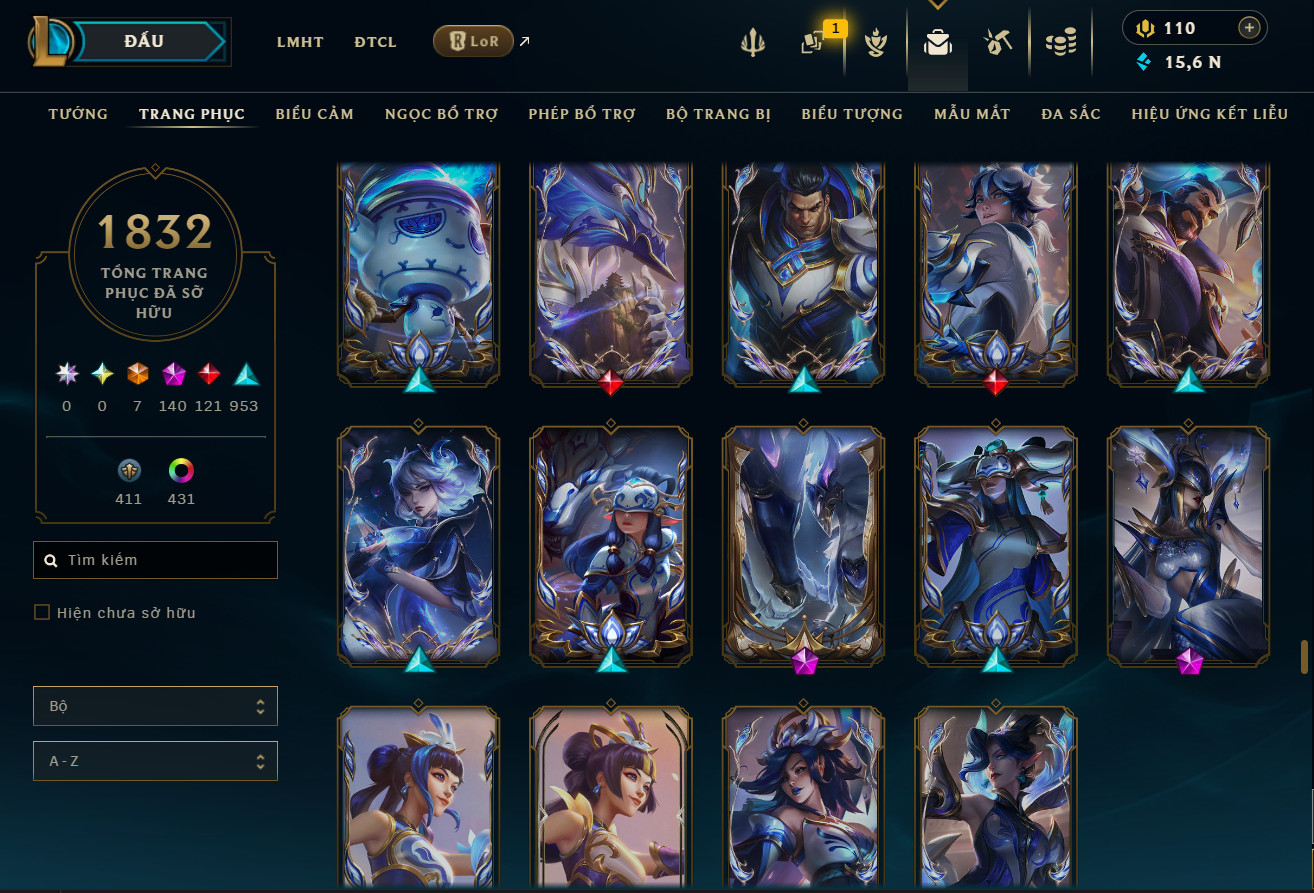Go to the NGỌC BỔ TRỢ tab
This screenshot has height=893, width=1314.
[x=441, y=114]
